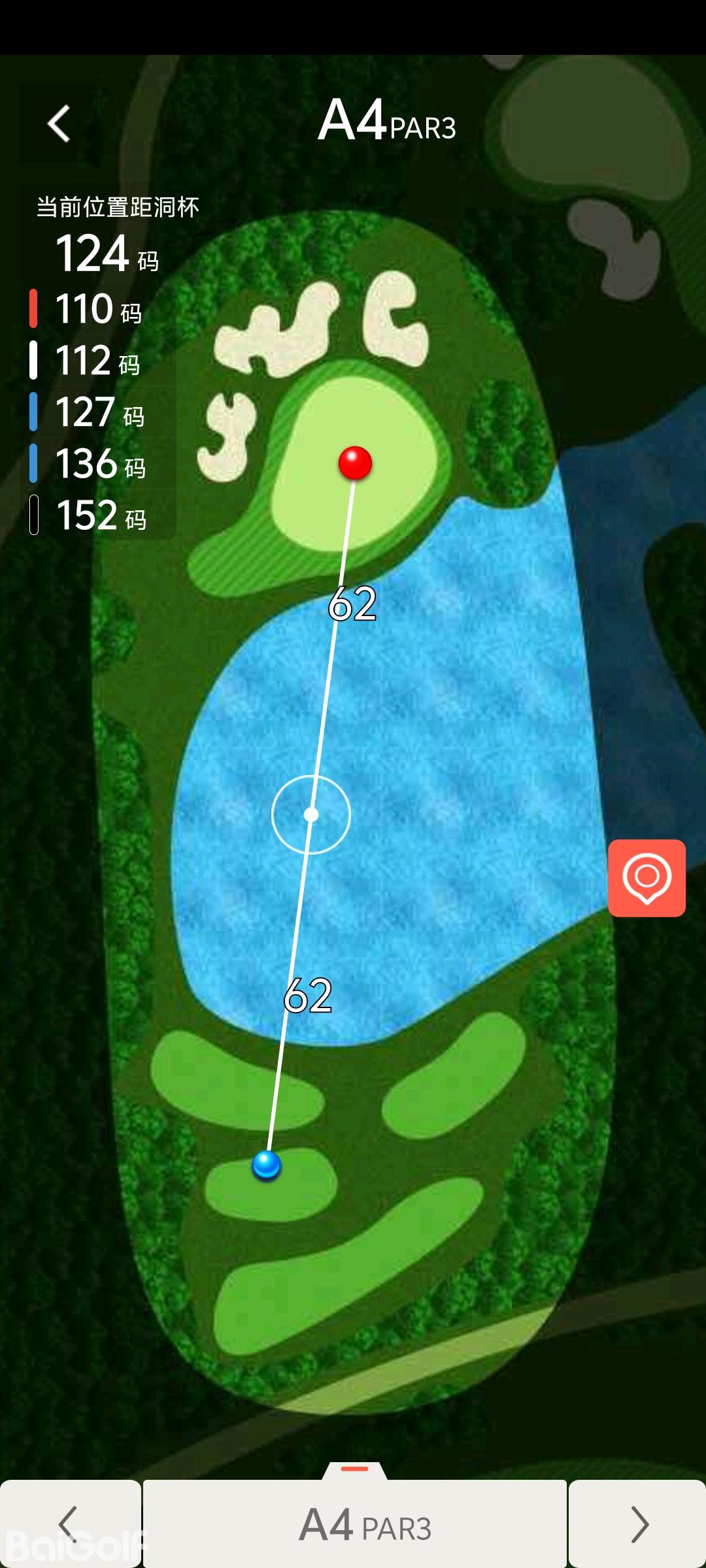
Task: Select the red pin marker on green
Action: coord(355,463)
